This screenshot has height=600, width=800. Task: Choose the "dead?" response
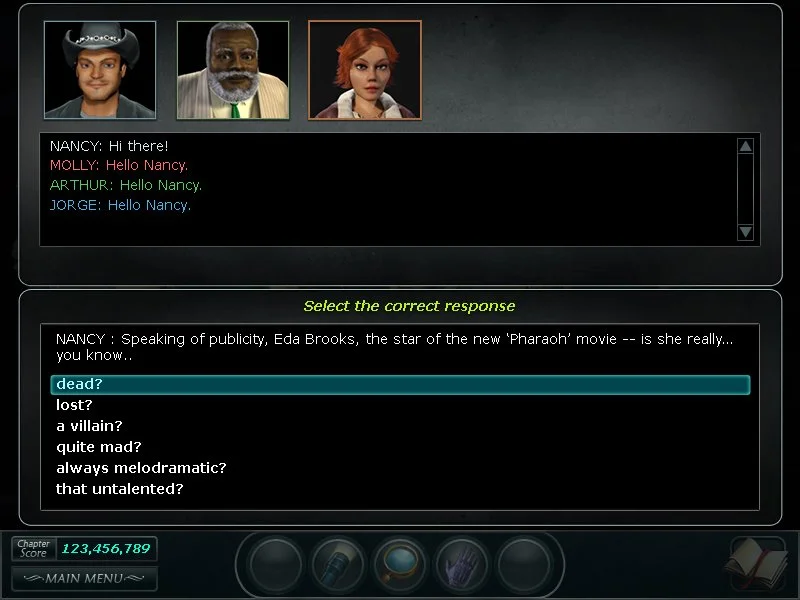click(x=80, y=384)
